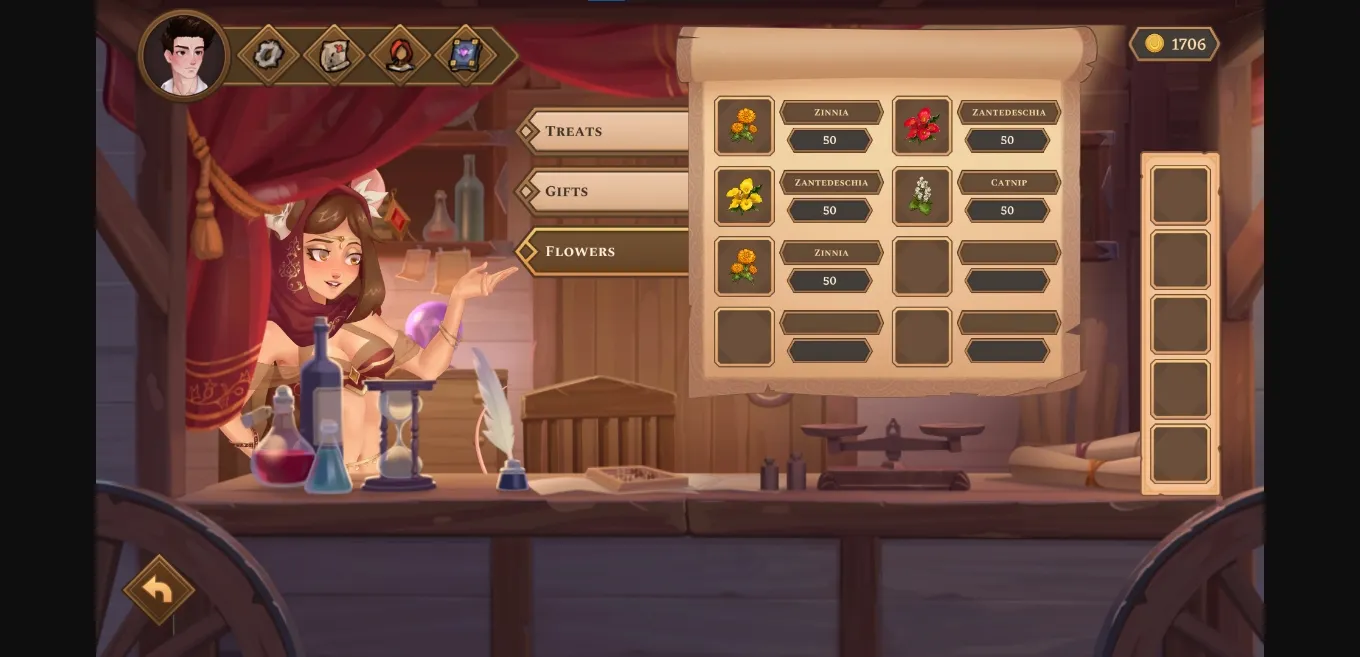1360x657 pixels.
Task: Select the yellow Zantedeschia flower item
Action: [744, 196]
